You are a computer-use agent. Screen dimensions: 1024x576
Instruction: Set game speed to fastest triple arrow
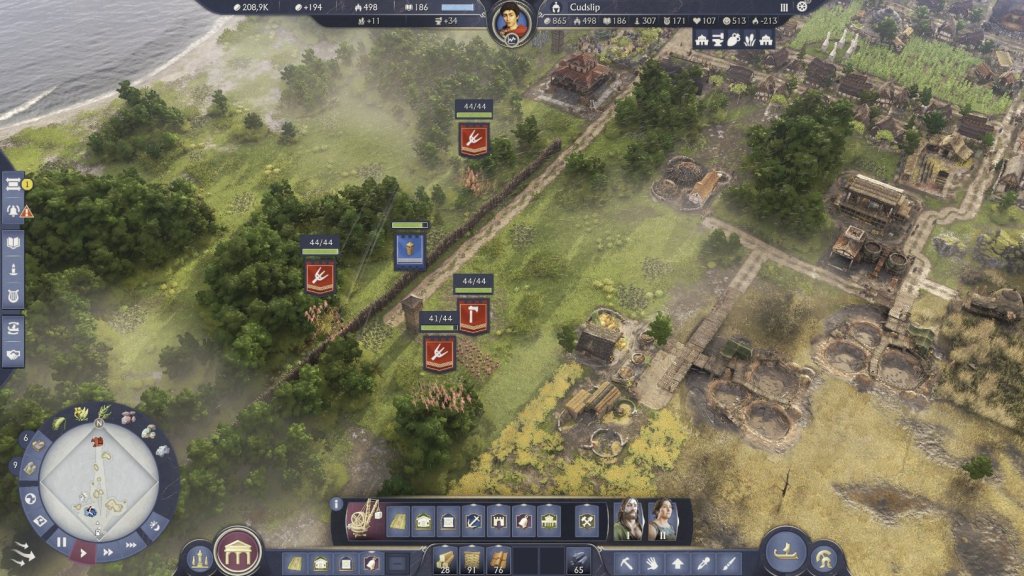pos(131,545)
